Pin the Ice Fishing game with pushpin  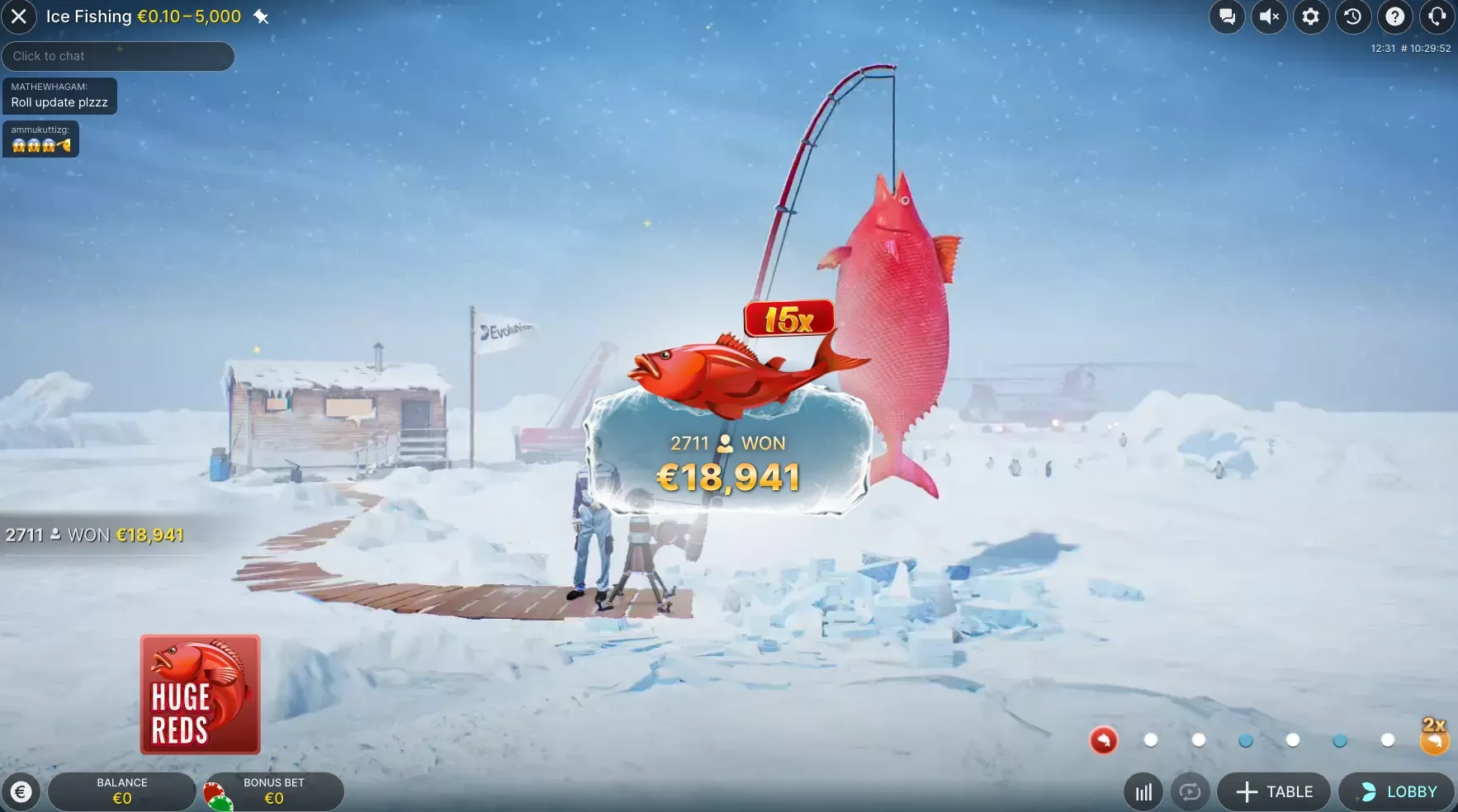pyautogui.click(x=262, y=16)
